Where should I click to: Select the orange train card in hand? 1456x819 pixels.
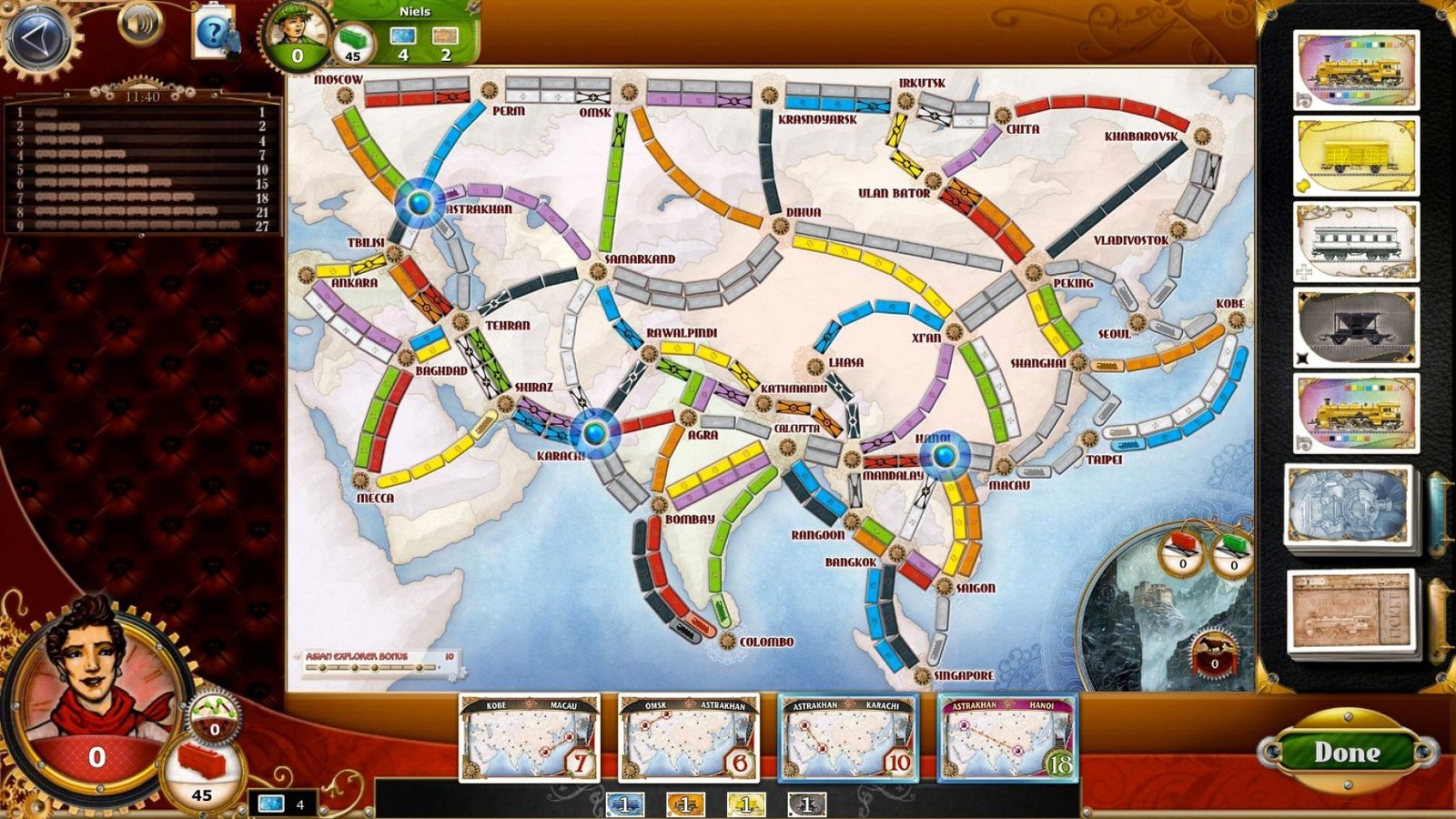point(685,804)
